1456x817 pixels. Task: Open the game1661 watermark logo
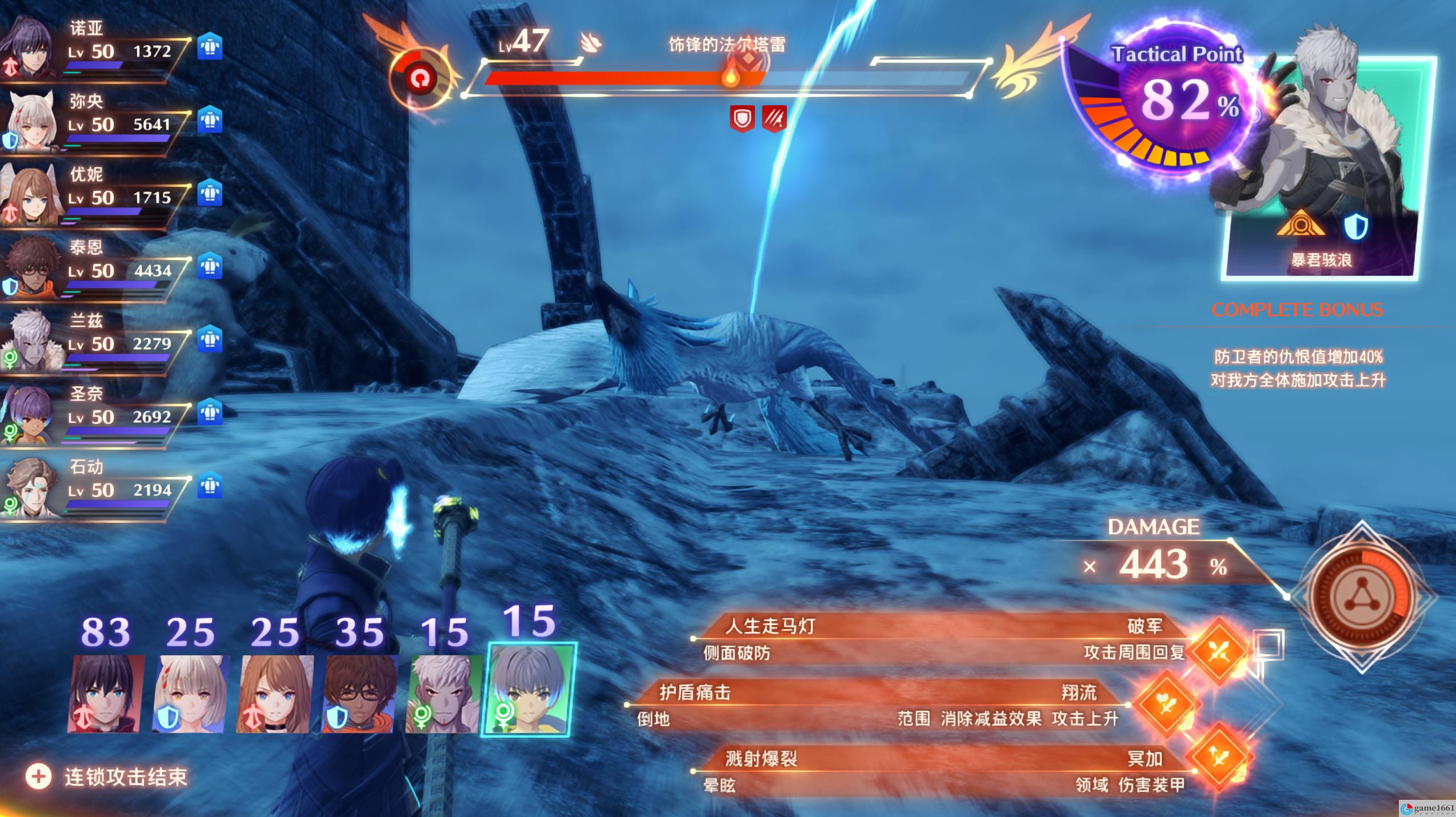tap(1427, 808)
